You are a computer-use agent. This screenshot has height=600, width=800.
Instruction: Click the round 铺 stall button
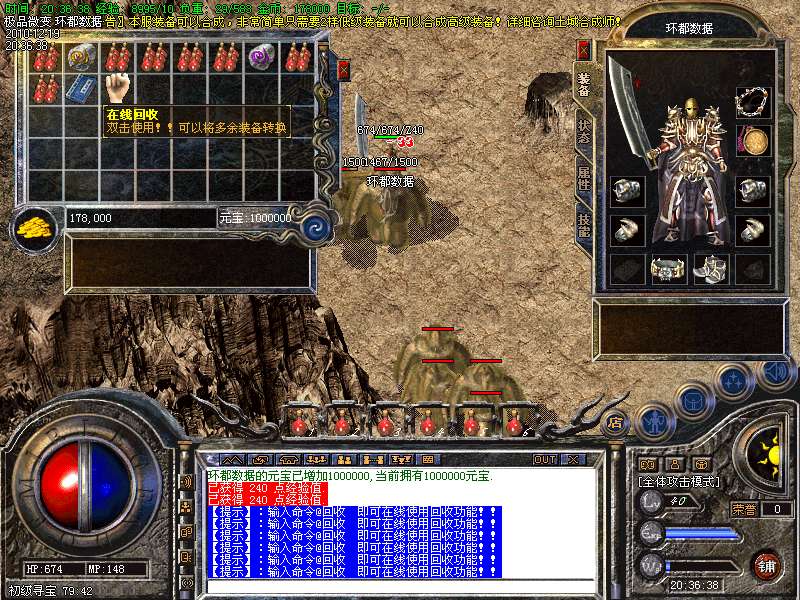[x=766, y=564]
